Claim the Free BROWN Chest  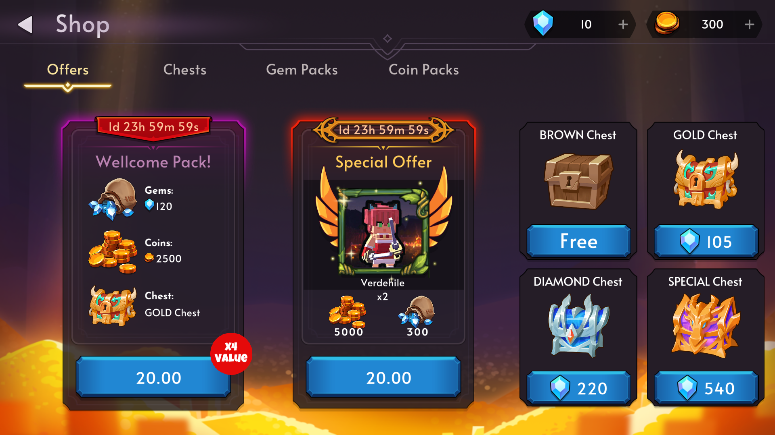tap(578, 241)
